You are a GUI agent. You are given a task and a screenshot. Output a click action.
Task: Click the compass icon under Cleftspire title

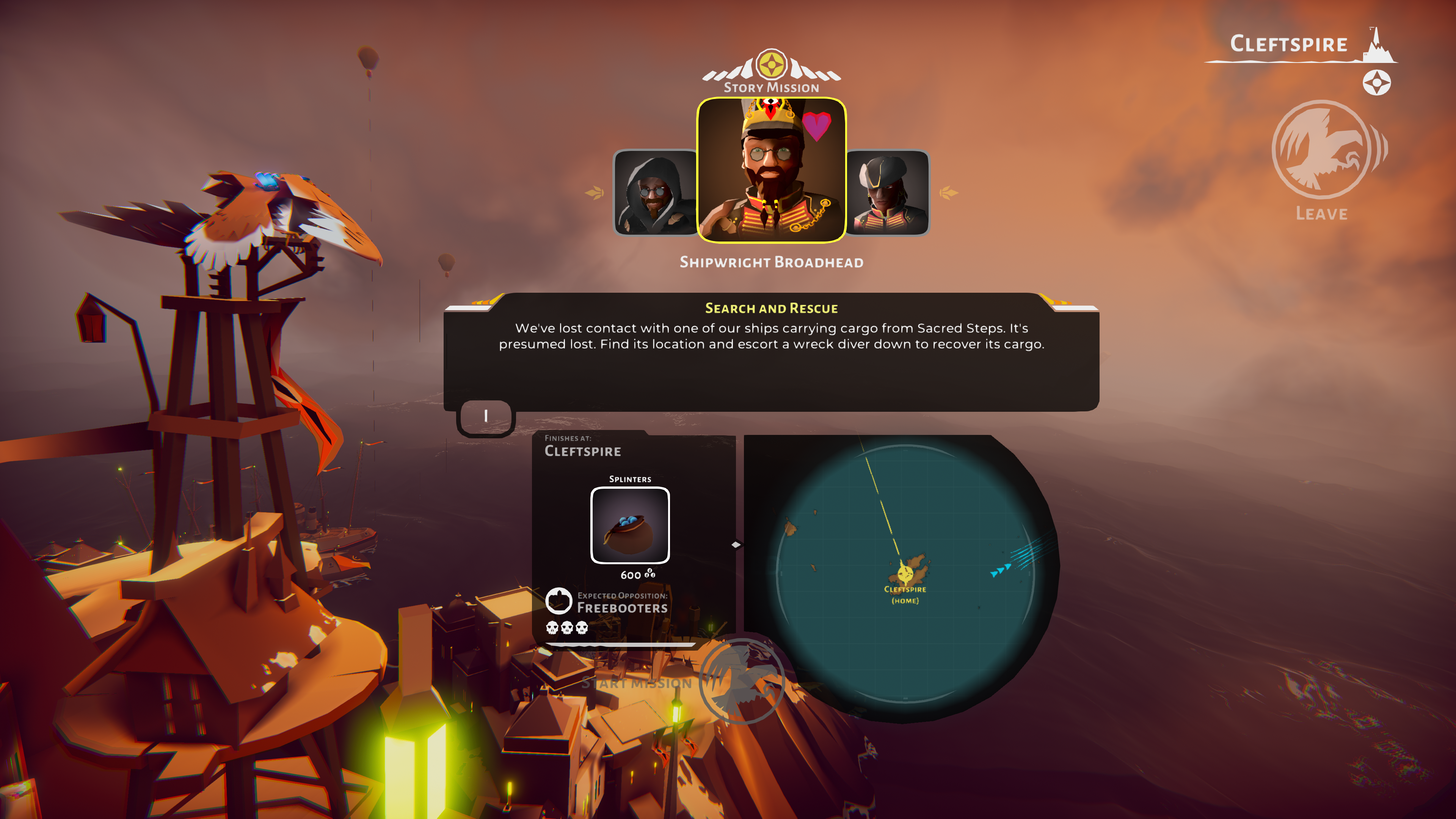(x=1376, y=83)
